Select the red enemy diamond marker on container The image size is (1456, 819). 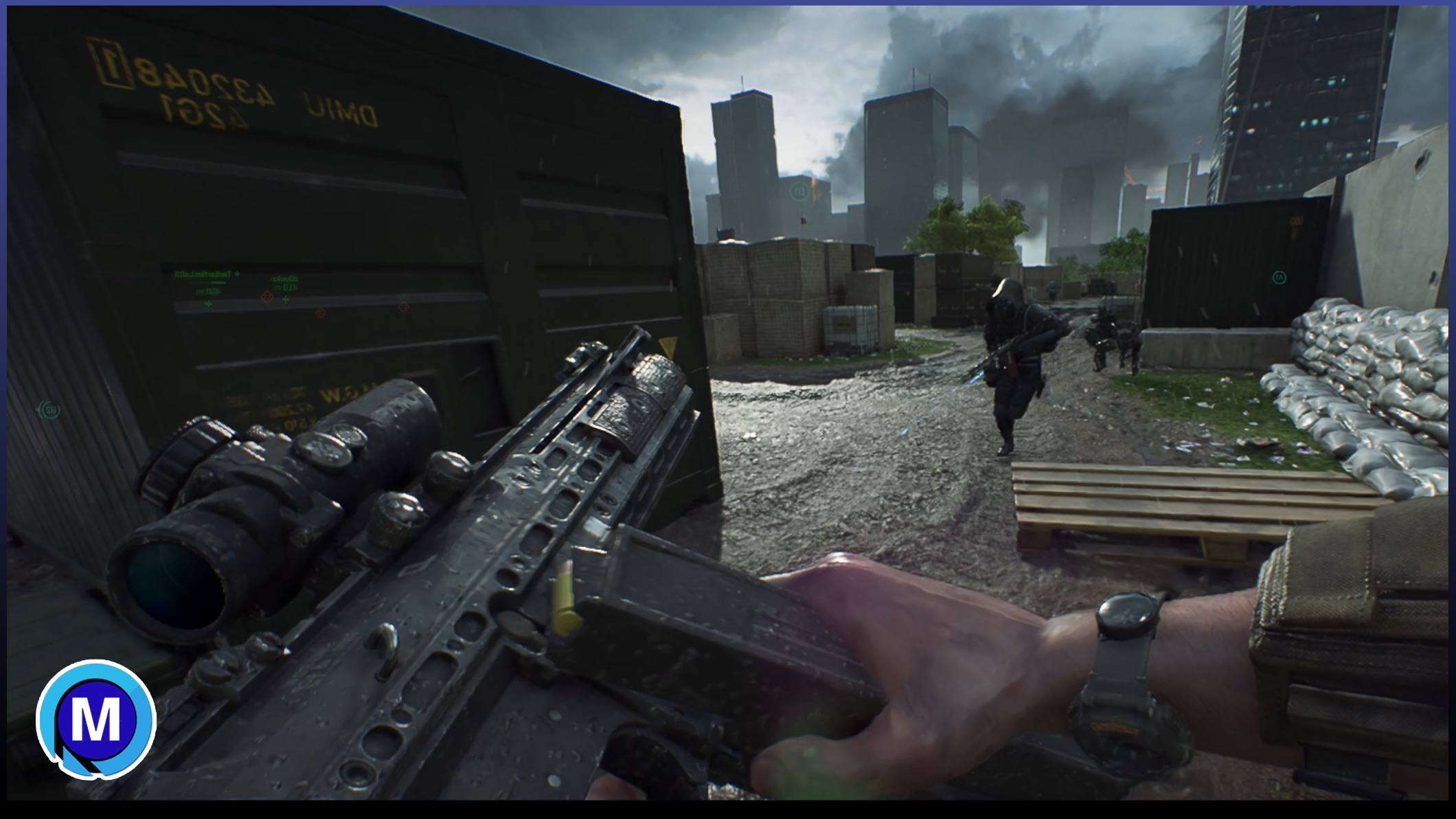click(267, 297)
